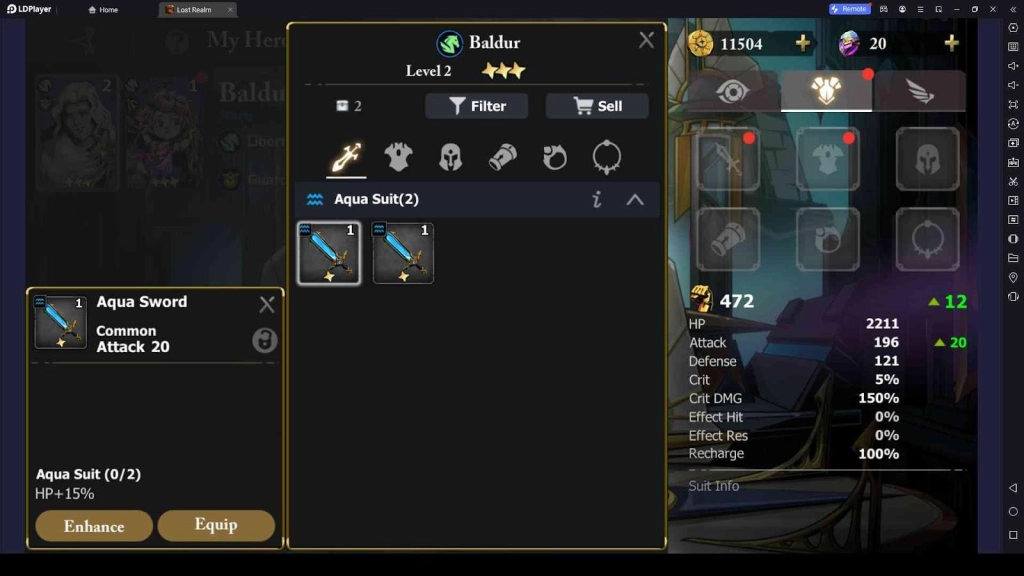1024x576 pixels.
Task: Sell equipment items
Action: coord(597,106)
